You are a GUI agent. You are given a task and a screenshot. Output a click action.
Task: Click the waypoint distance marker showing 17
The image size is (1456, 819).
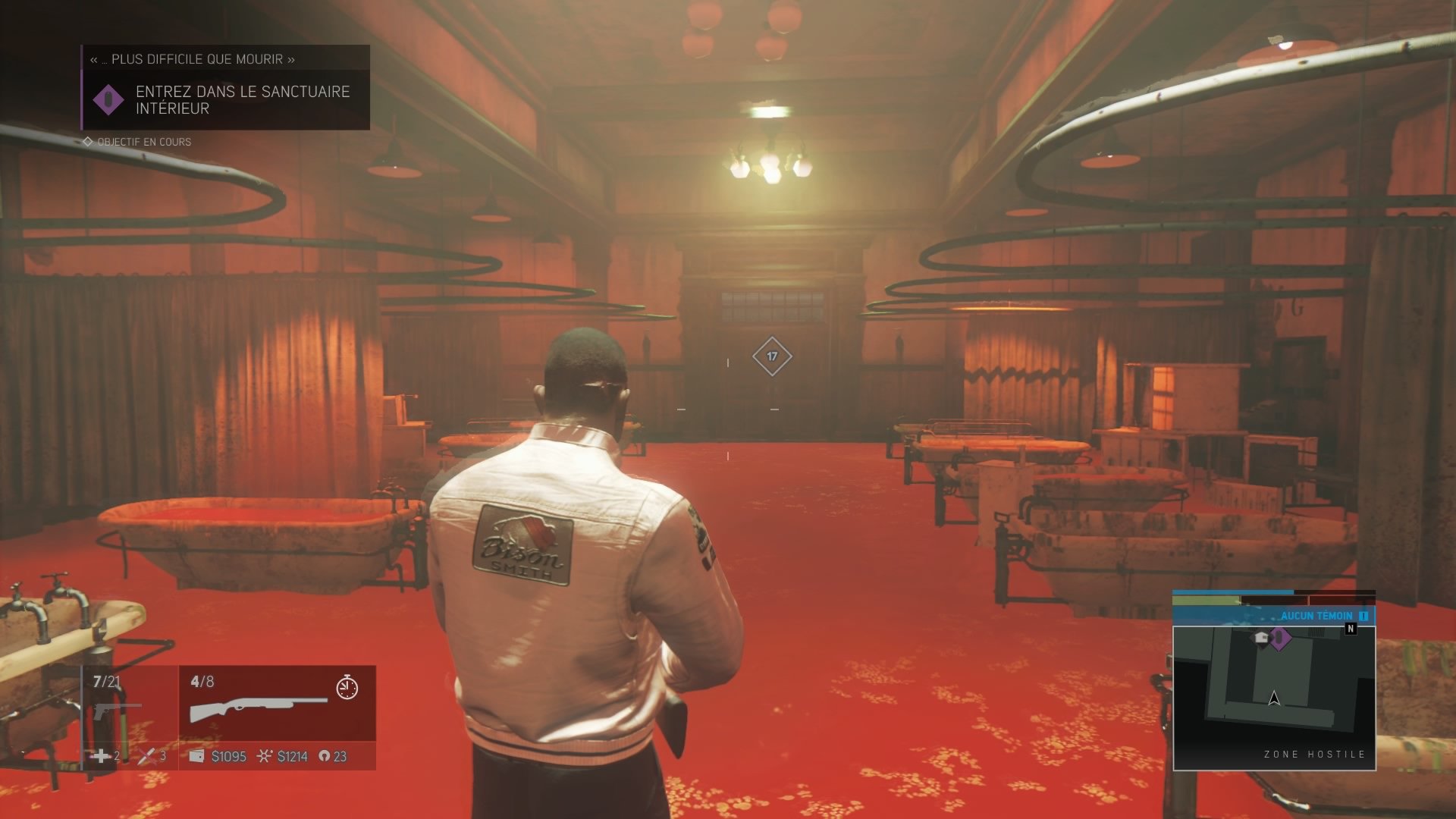(772, 356)
